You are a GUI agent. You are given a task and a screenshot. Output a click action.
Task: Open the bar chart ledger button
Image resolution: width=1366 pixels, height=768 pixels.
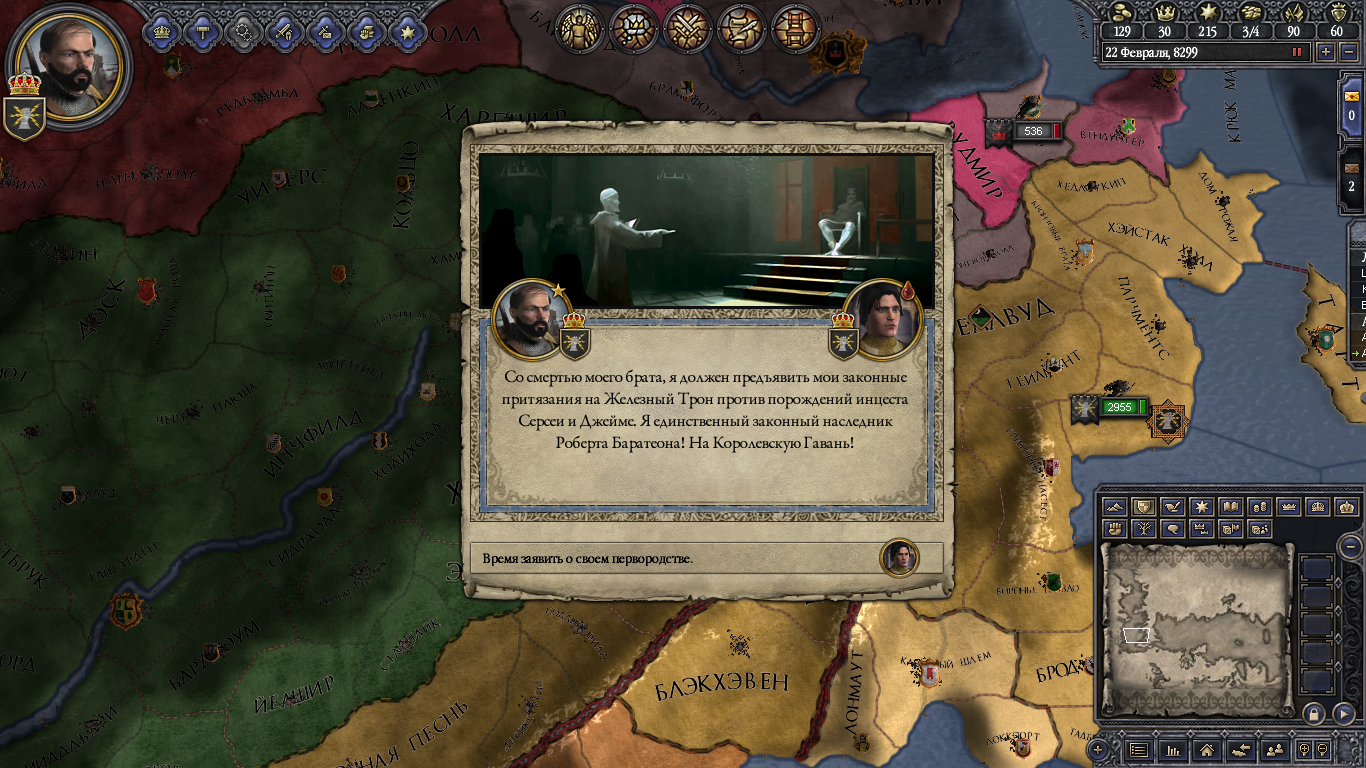[x=1172, y=749]
